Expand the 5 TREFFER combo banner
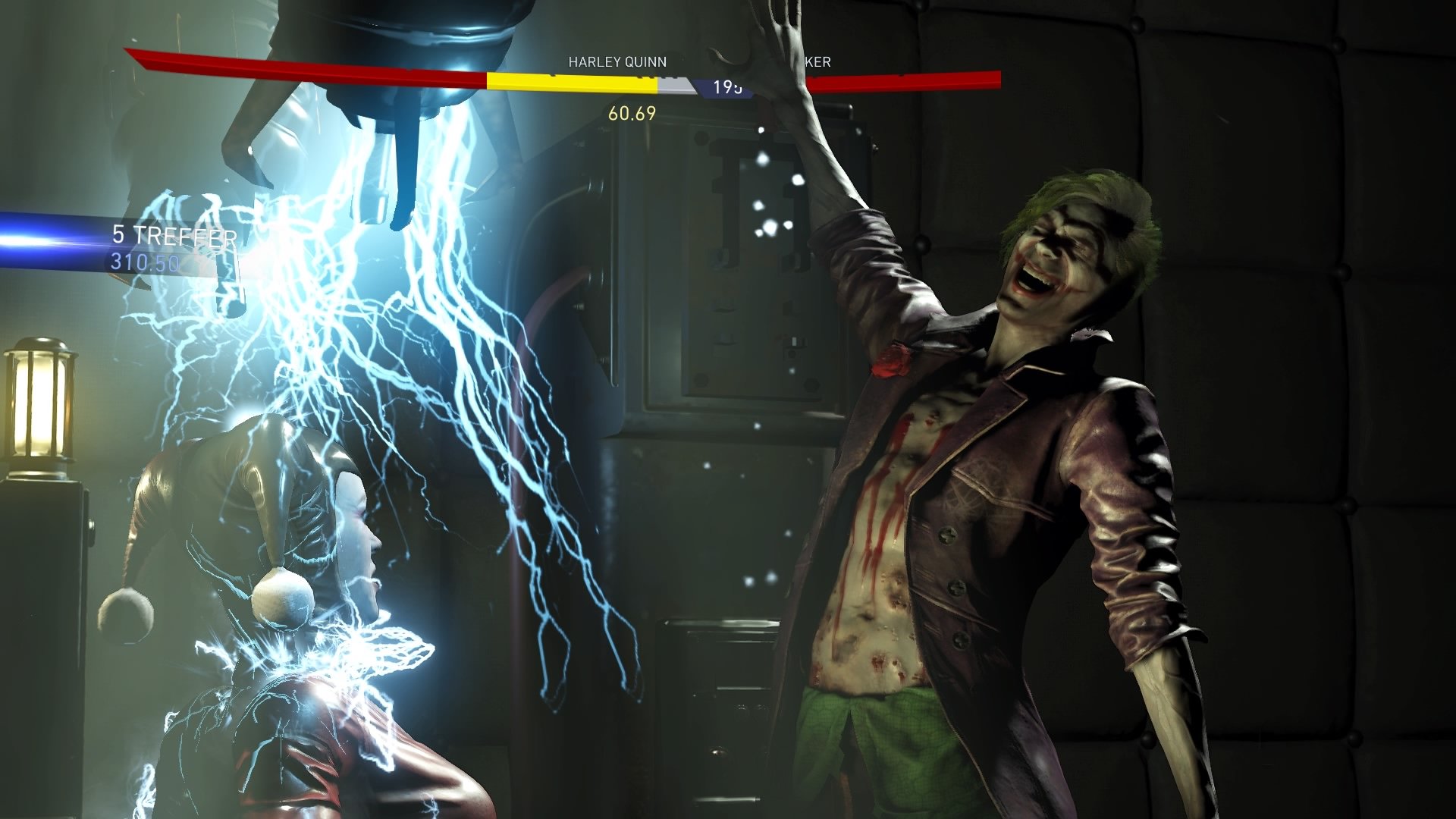Image resolution: width=1456 pixels, height=819 pixels. (x=173, y=237)
